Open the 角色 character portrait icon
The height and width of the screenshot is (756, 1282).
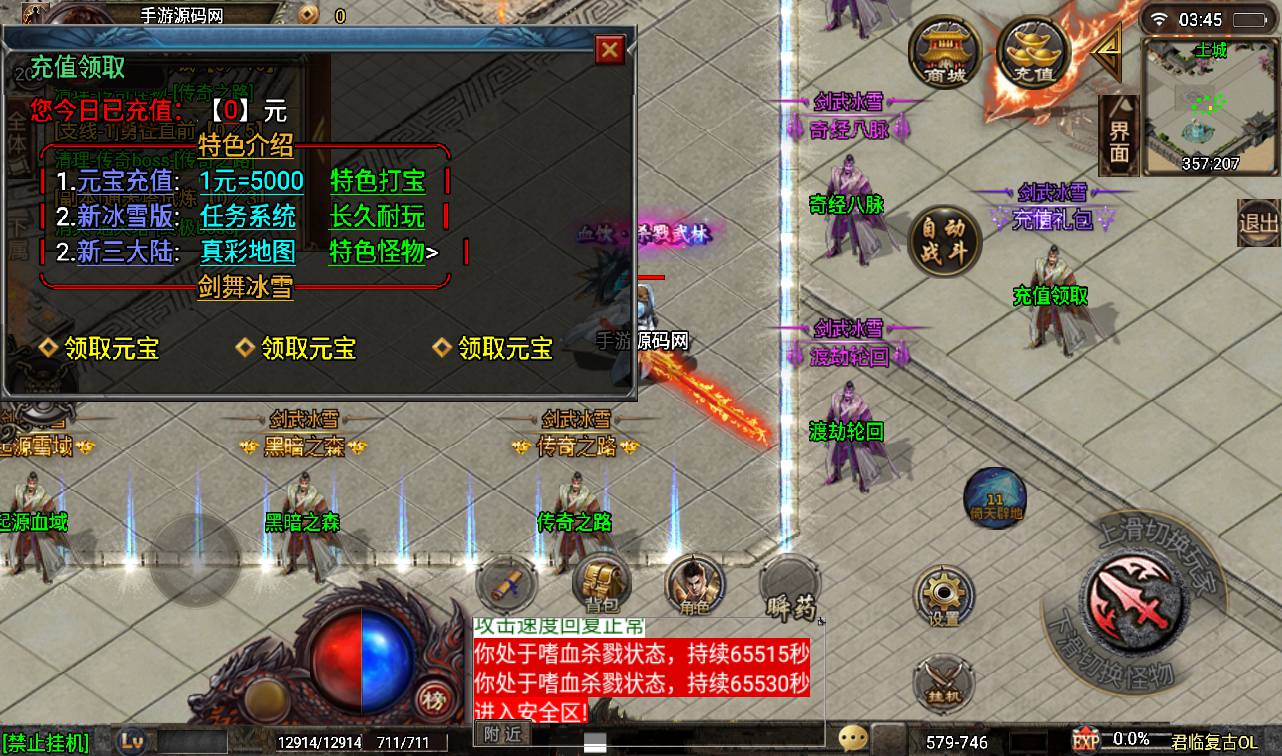(x=693, y=585)
